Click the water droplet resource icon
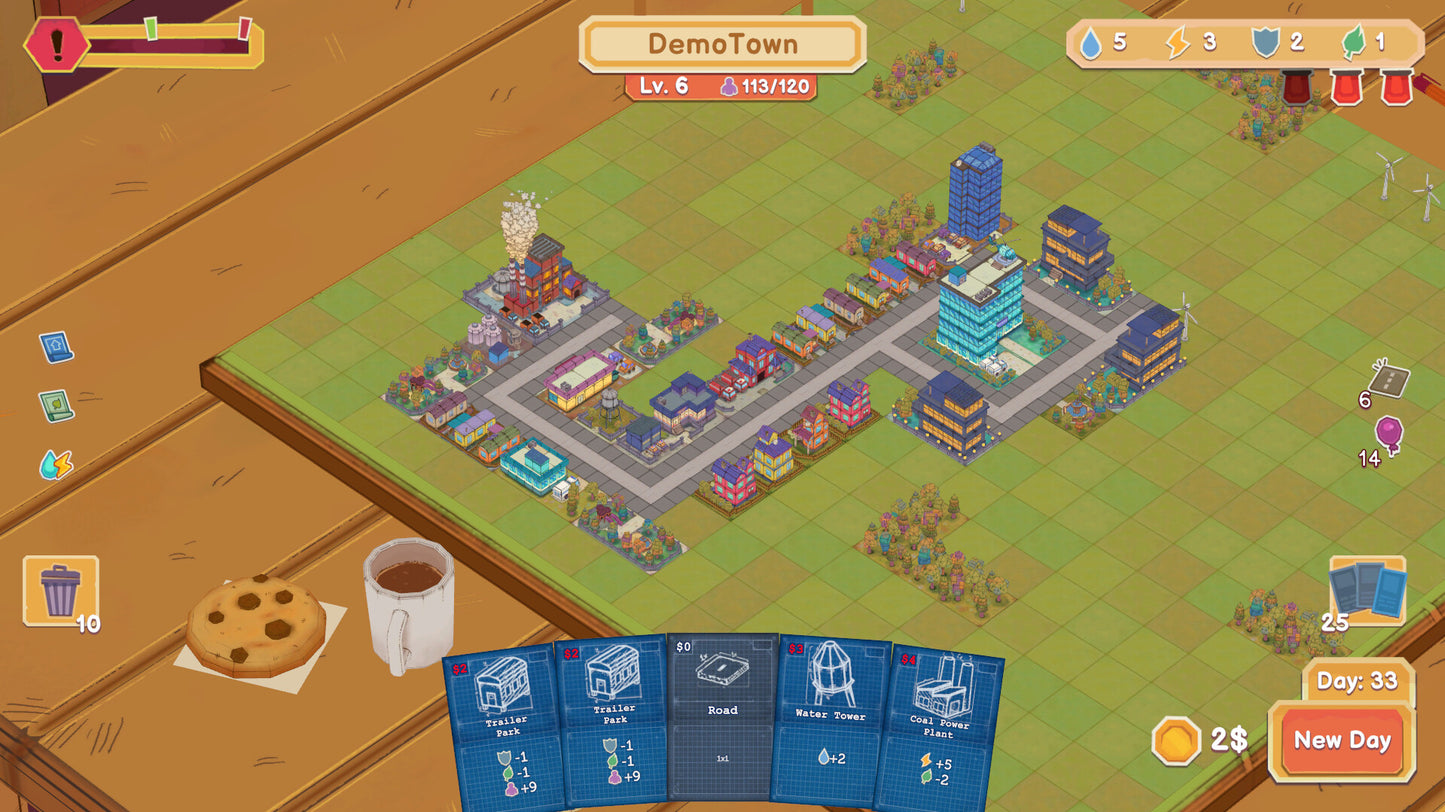This screenshot has height=812, width=1445. click(x=1091, y=44)
